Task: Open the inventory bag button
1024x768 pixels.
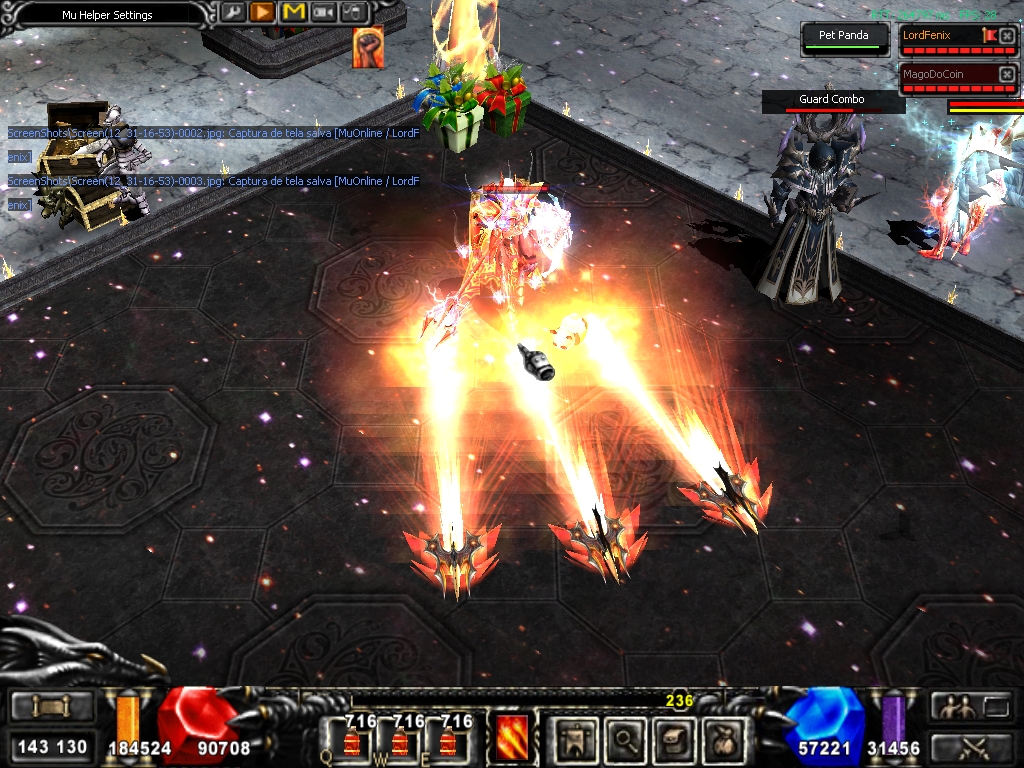Action: [722, 740]
